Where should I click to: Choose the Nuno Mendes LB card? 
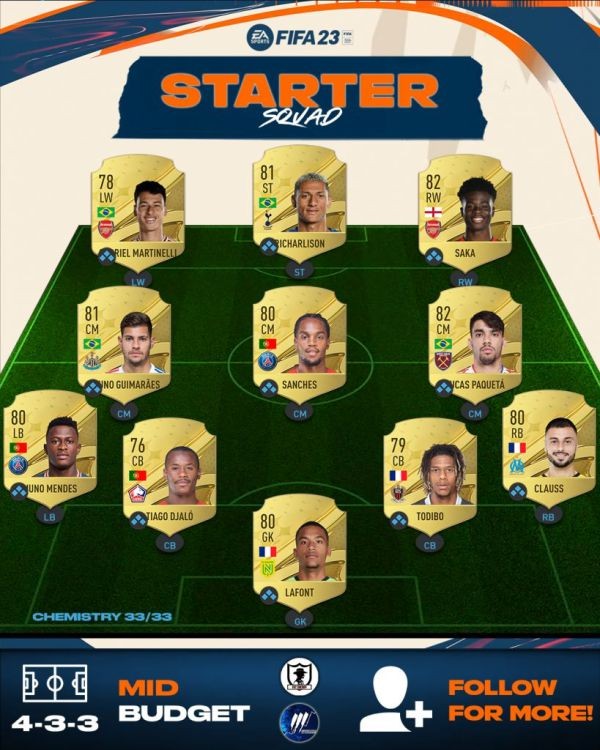(51, 447)
